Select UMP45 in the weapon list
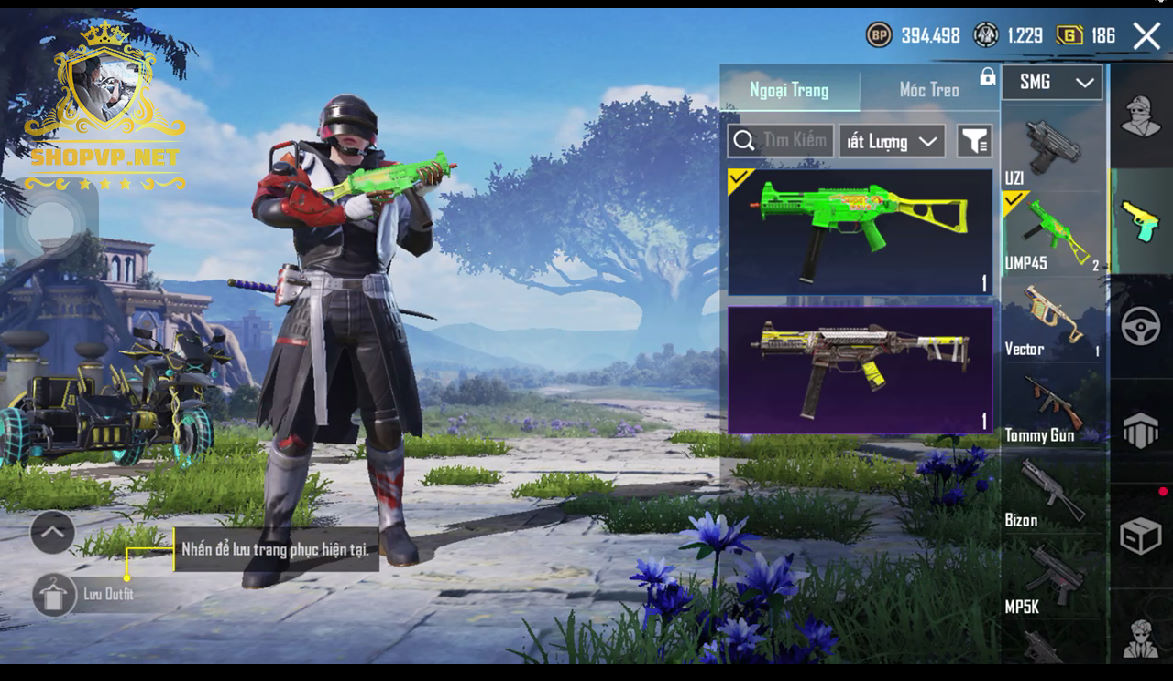Image resolution: width=1173 pixels, height=681 pixels. 1052,234
